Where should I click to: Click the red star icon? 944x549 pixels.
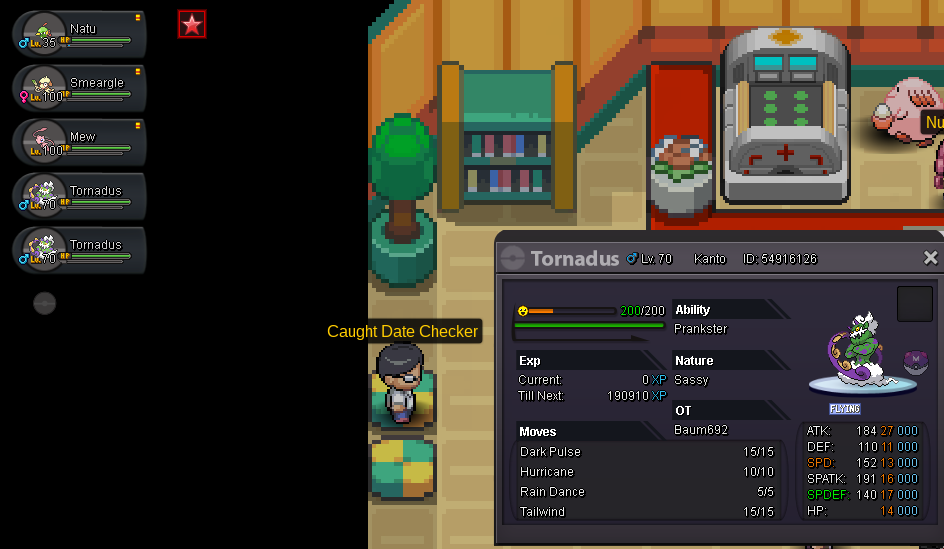[x=192, y=25]
